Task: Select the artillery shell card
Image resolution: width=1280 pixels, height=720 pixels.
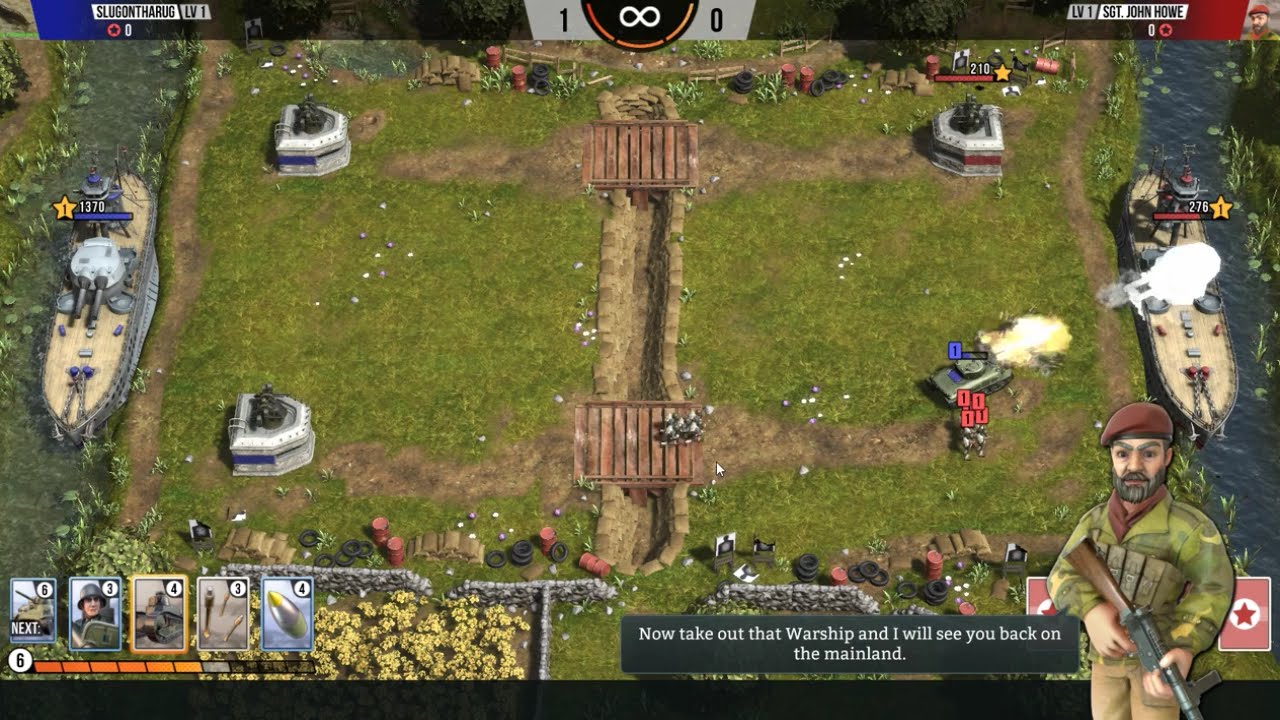Action: tap(287, 614)
